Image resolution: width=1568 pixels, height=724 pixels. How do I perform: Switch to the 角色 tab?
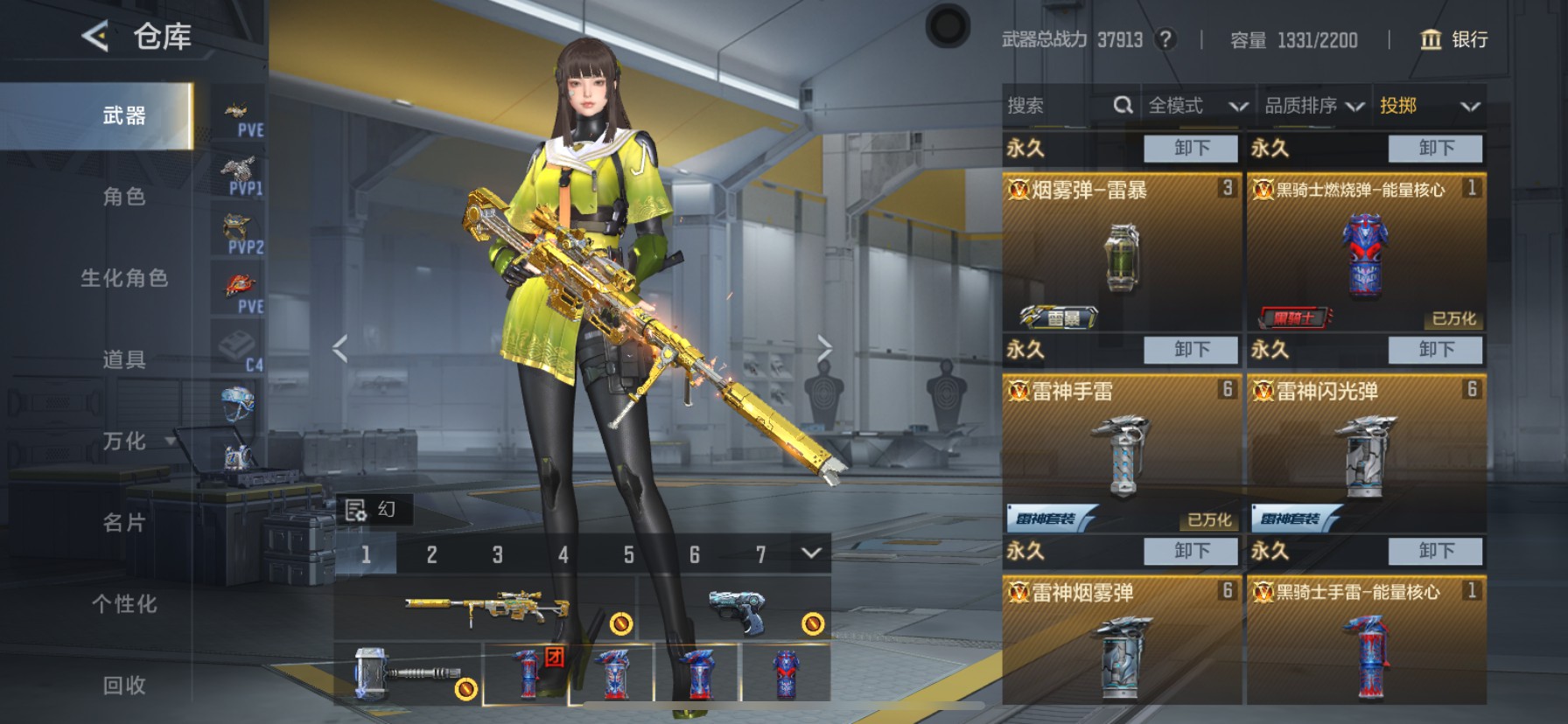124,197
